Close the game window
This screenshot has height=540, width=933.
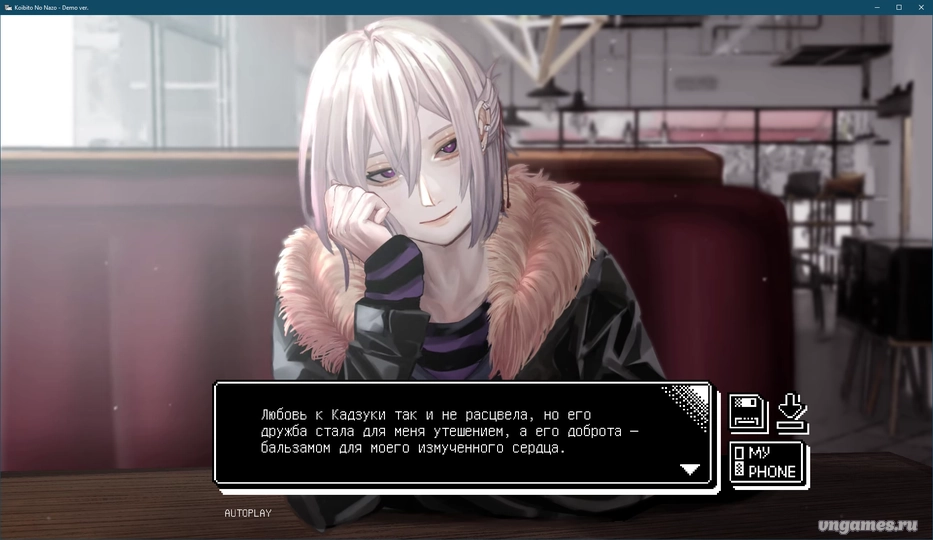pyautogui.click(x=921, y=7)
